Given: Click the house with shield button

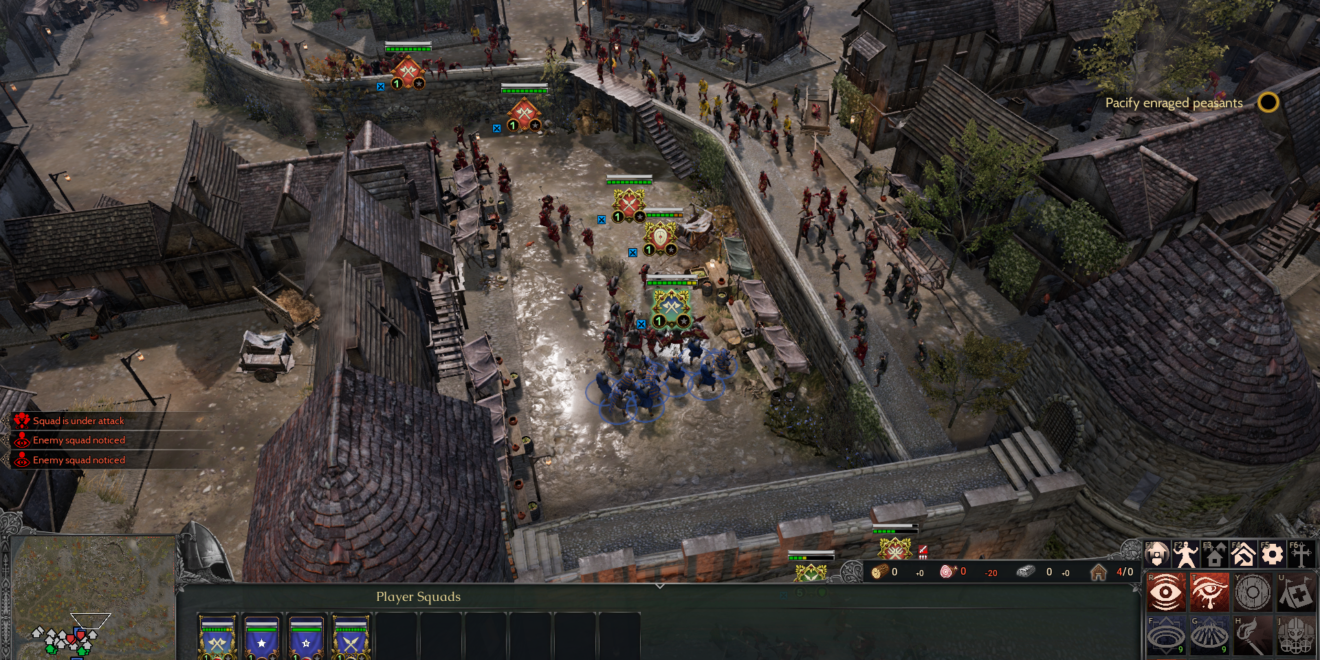Looking at the screenshot, I should 1158,554.
